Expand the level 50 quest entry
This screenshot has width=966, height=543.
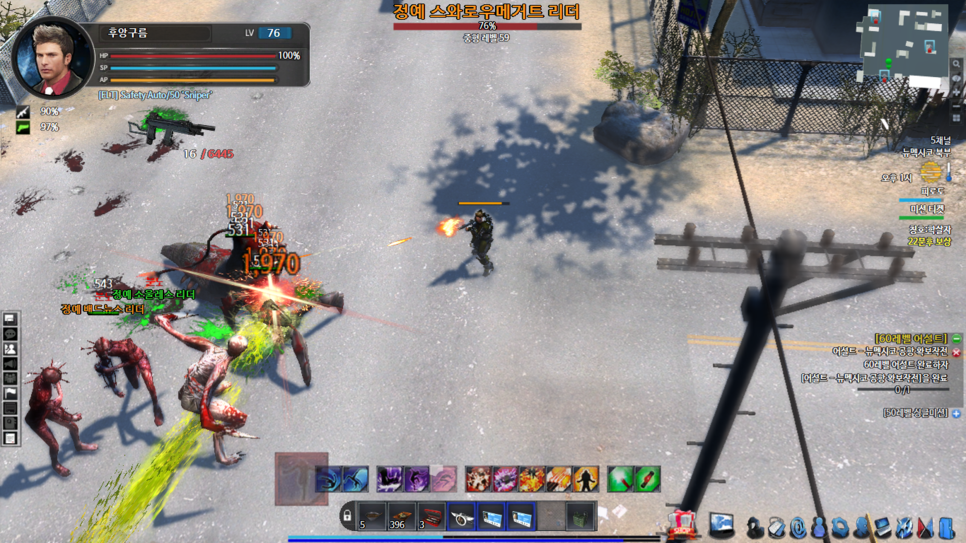[x=957, y=413]
